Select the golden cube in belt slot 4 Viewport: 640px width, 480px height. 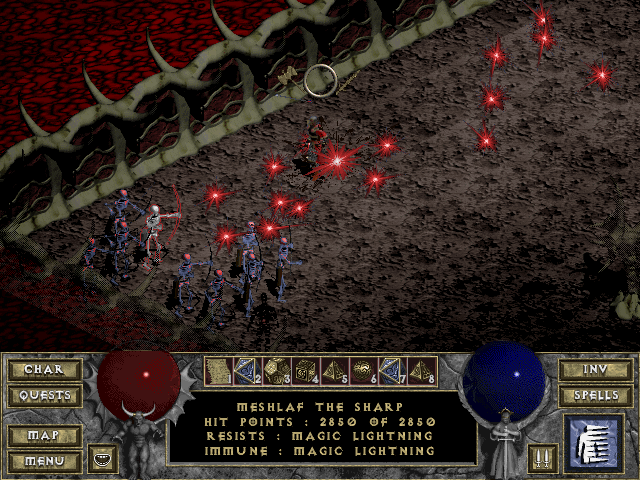tap(304, 372)
